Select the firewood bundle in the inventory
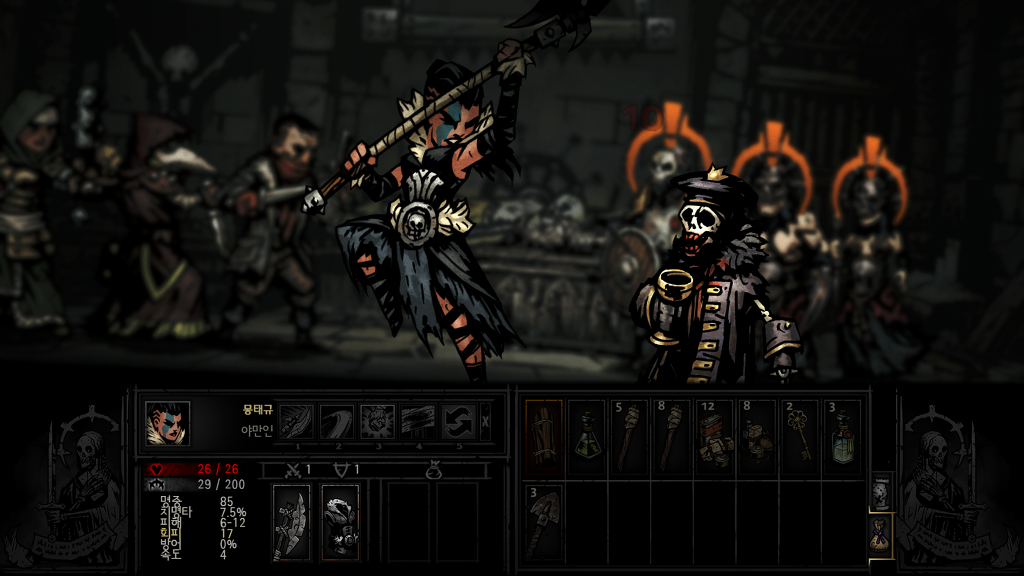 click(543, 437)
